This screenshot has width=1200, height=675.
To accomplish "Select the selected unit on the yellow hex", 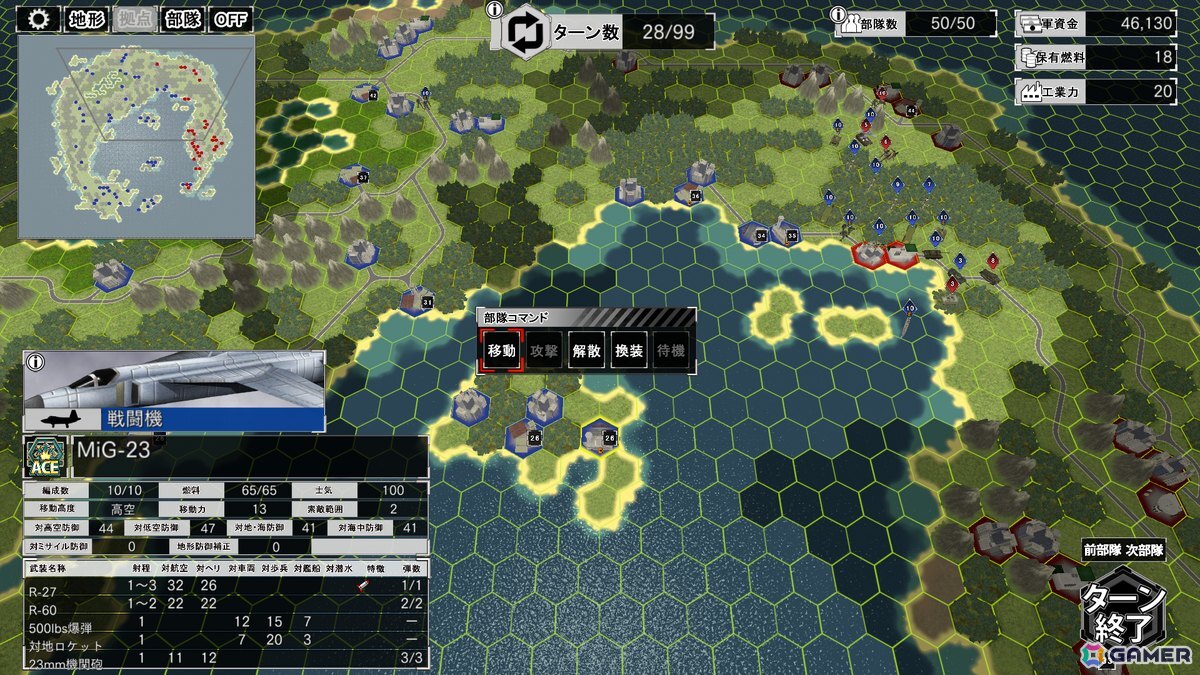I will [x=598, y=437].
